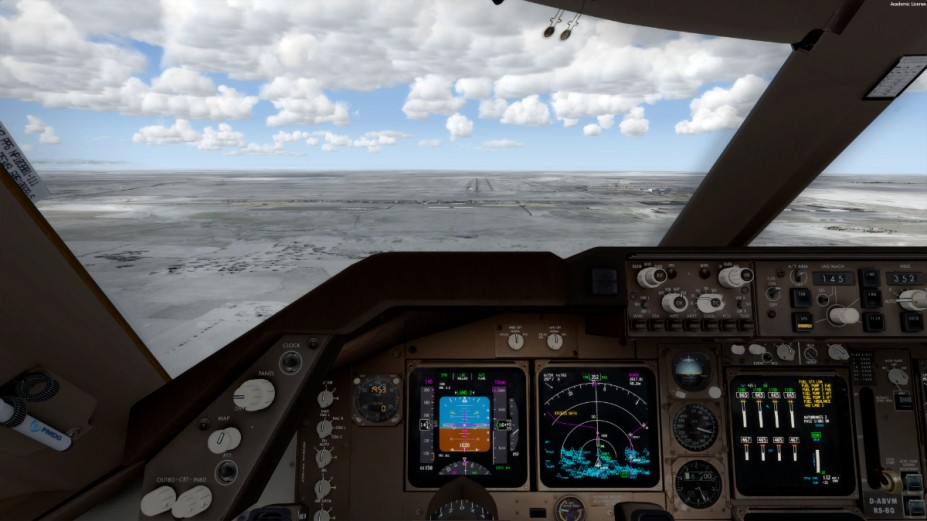Screen dimensions: 927x521
Task: Turn the PANEL lighting knob
Action: [x=253, y=395]
